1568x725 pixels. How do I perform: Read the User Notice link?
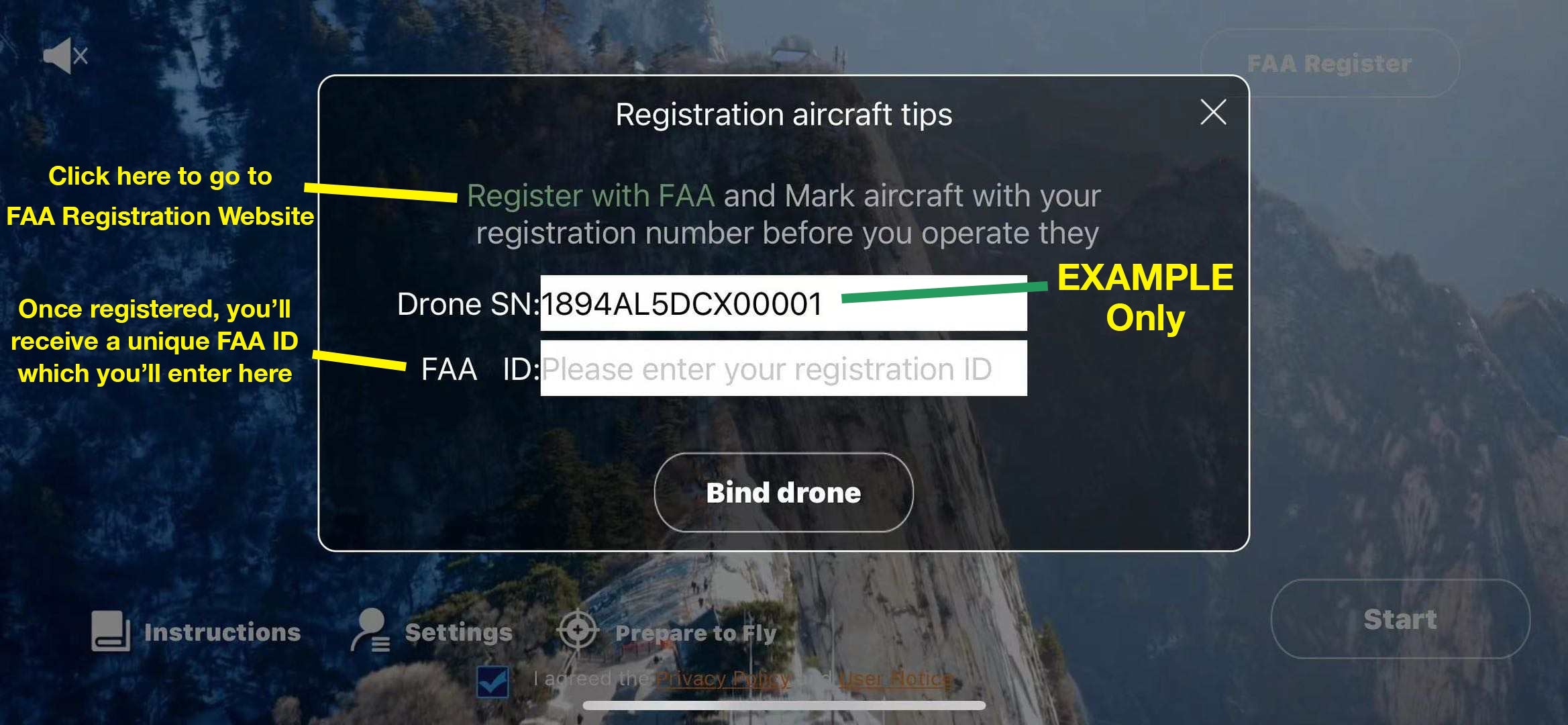coord(895,679)
